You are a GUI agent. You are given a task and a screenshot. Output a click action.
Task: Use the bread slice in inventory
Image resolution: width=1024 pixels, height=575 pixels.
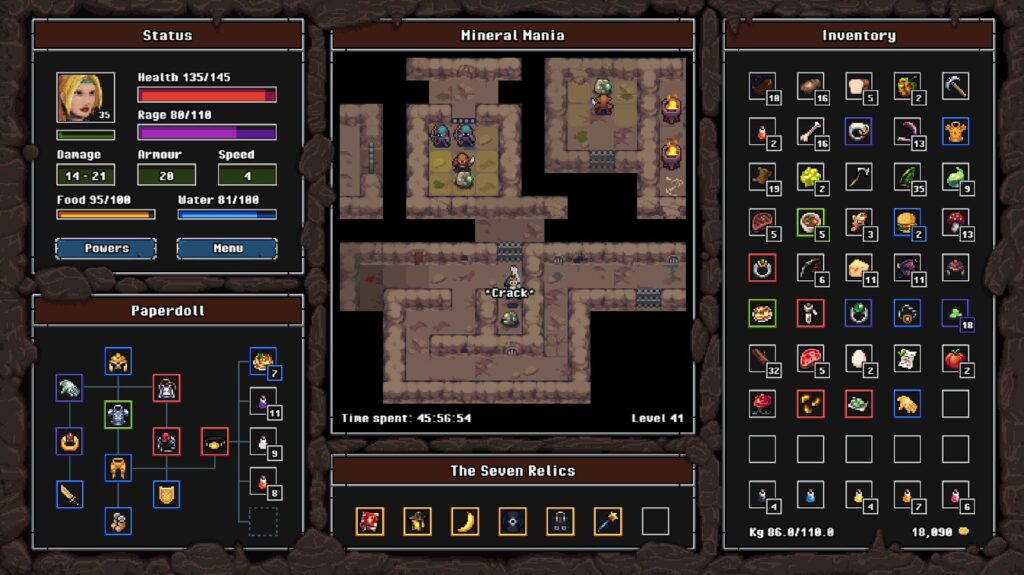pos(859,86)
